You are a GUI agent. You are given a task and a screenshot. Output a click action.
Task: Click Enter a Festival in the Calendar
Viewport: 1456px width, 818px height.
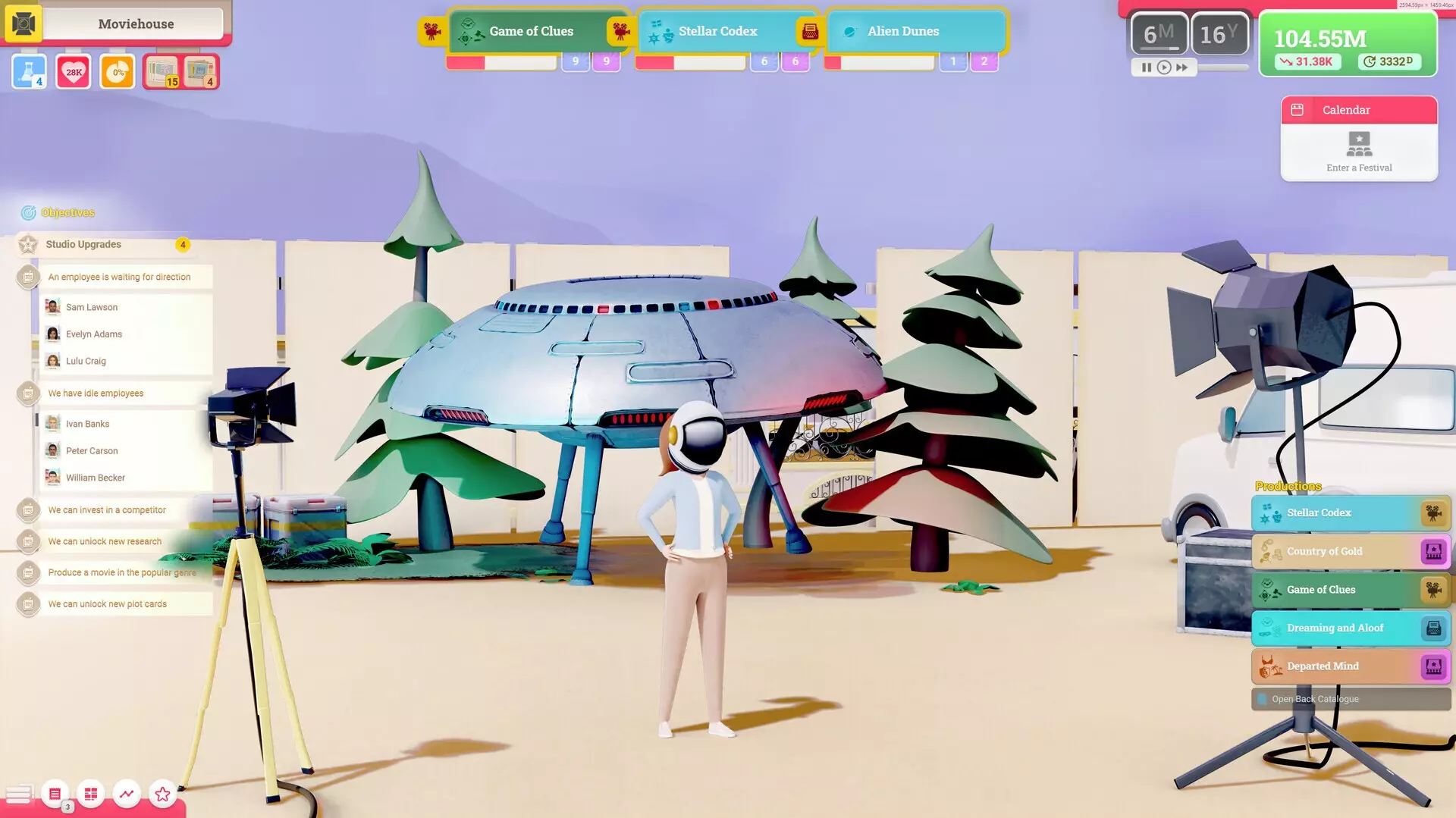pos(1358,152)
